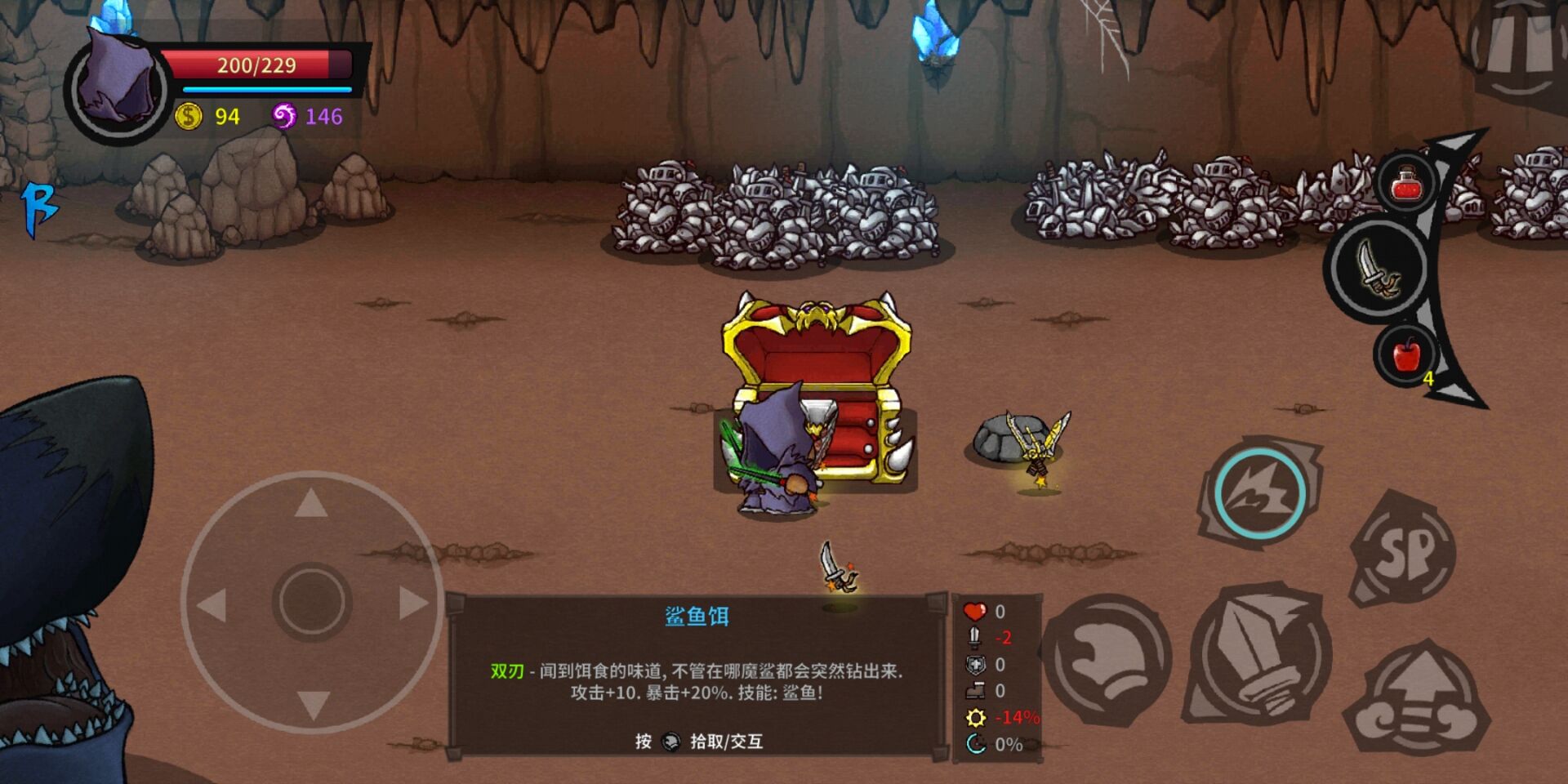Viewport: 1568px width, 784px height.
Task: Tap the joystick's up arrow
Action: [x=311, y=504]
